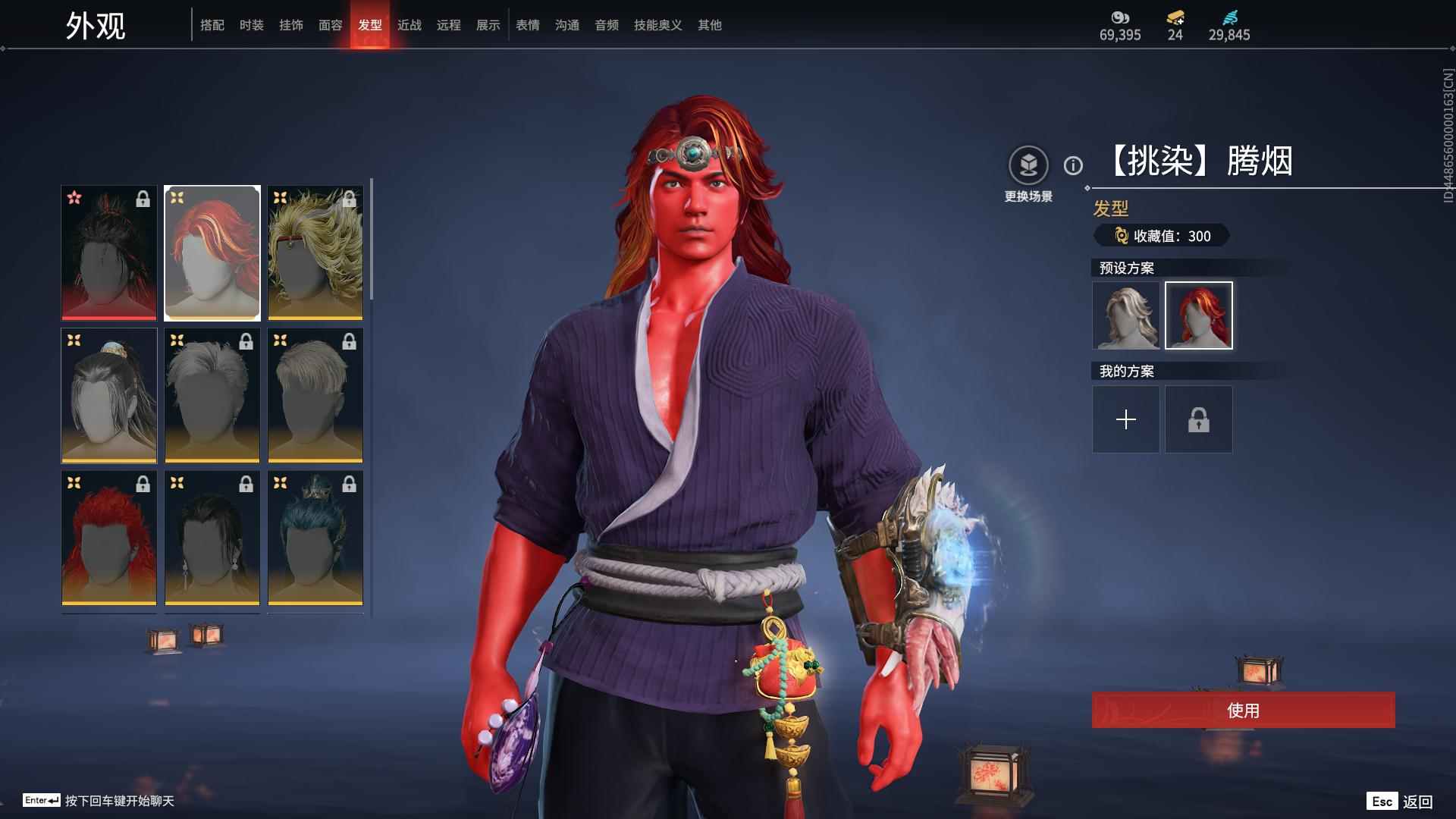Open the 技能奥义 tab
This screenshot has width=1456, height=819.
[x=657, y=25]
